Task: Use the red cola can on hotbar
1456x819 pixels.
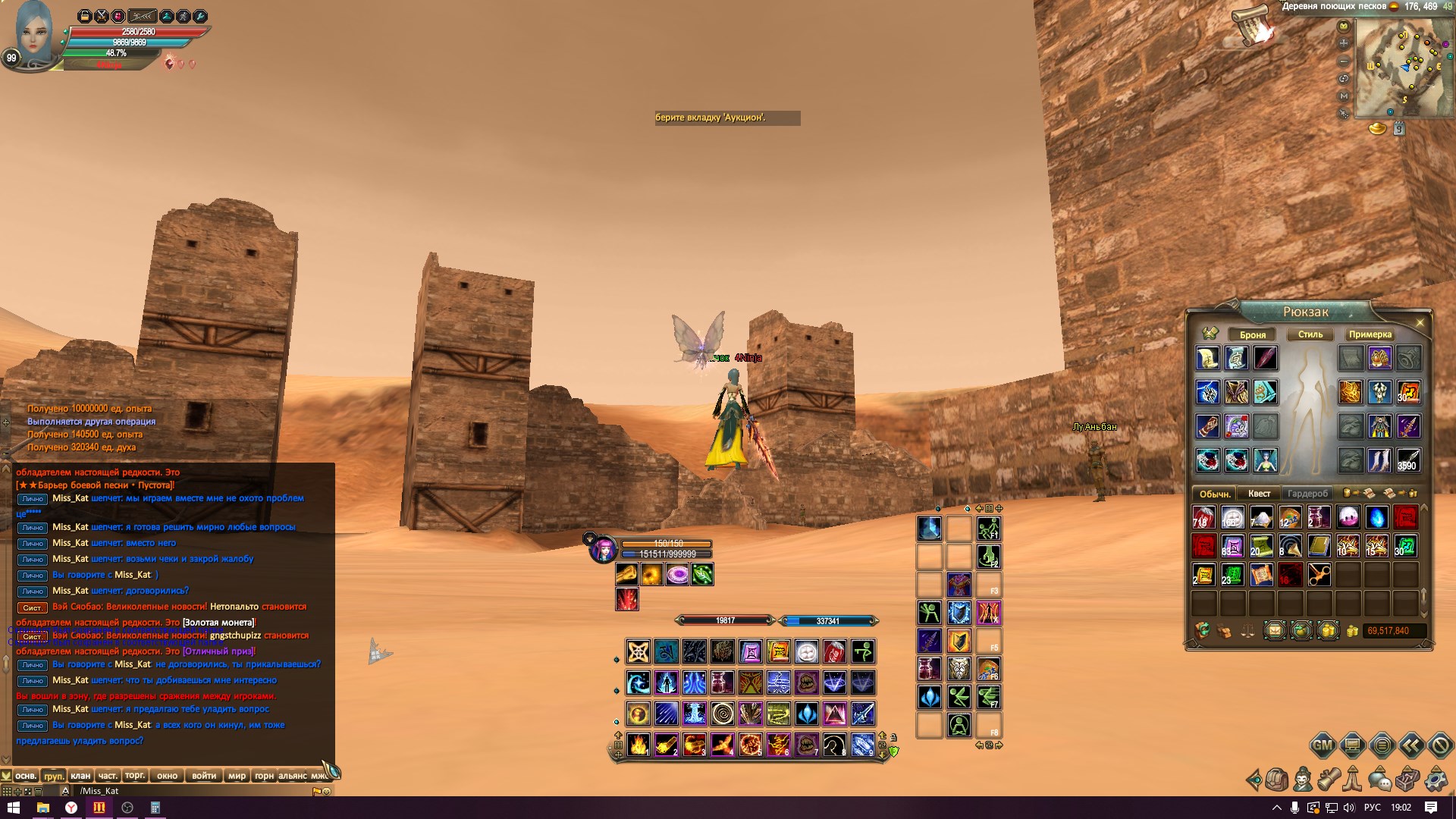Action: coord(834,651)
